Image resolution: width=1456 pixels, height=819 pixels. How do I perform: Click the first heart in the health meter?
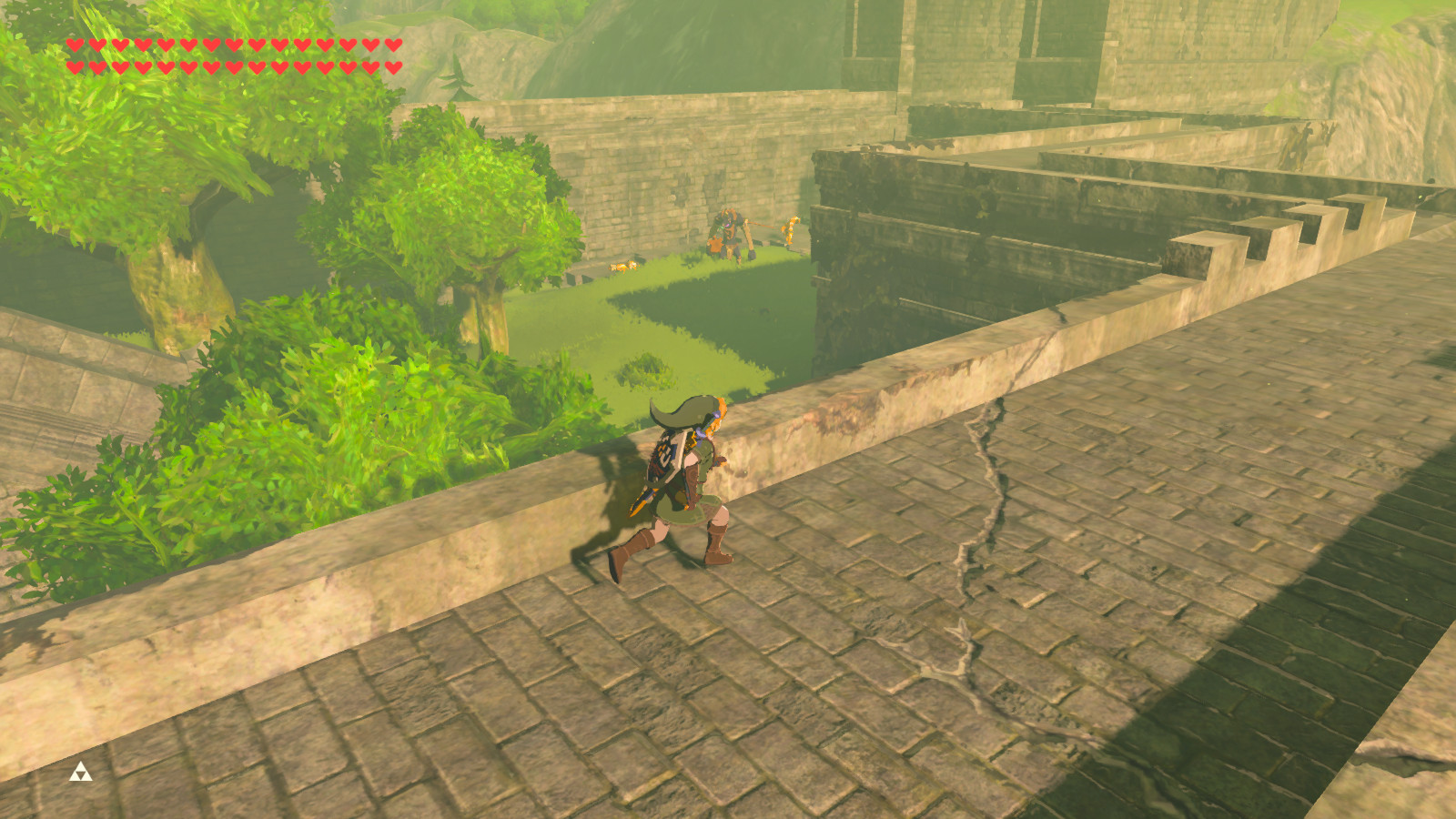(76, 45)
